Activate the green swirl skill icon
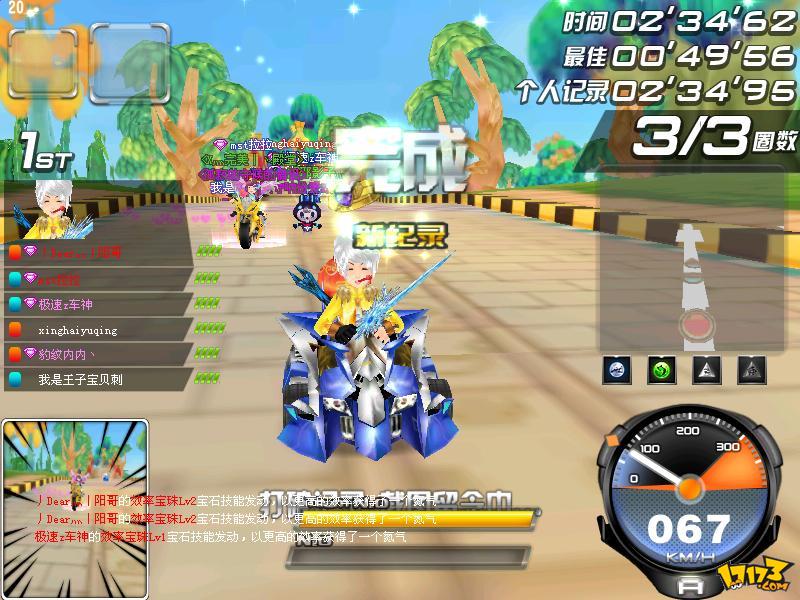The image size is (800, 600). 661,370
